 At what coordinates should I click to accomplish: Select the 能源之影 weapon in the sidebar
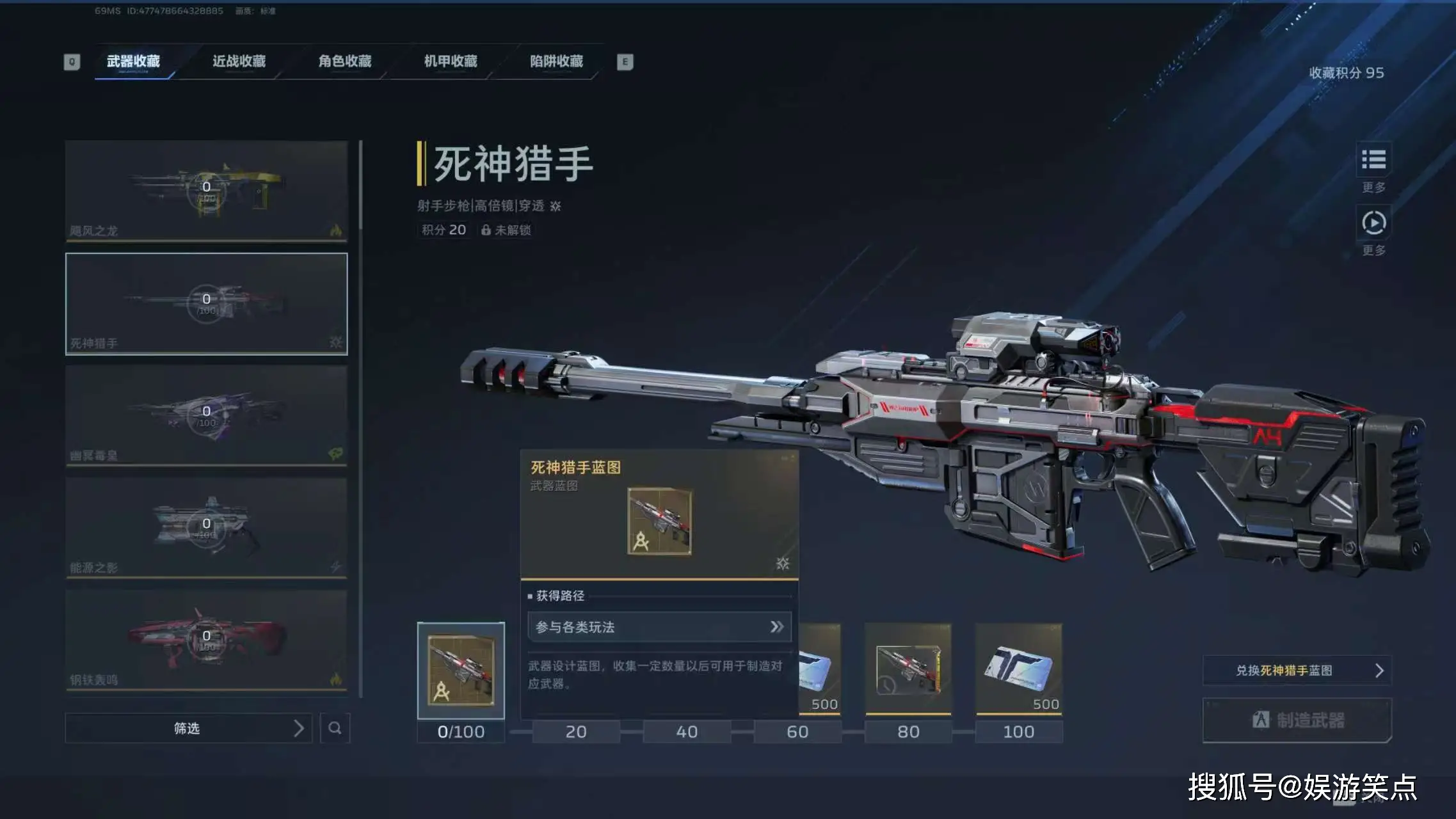coord(206,527)
